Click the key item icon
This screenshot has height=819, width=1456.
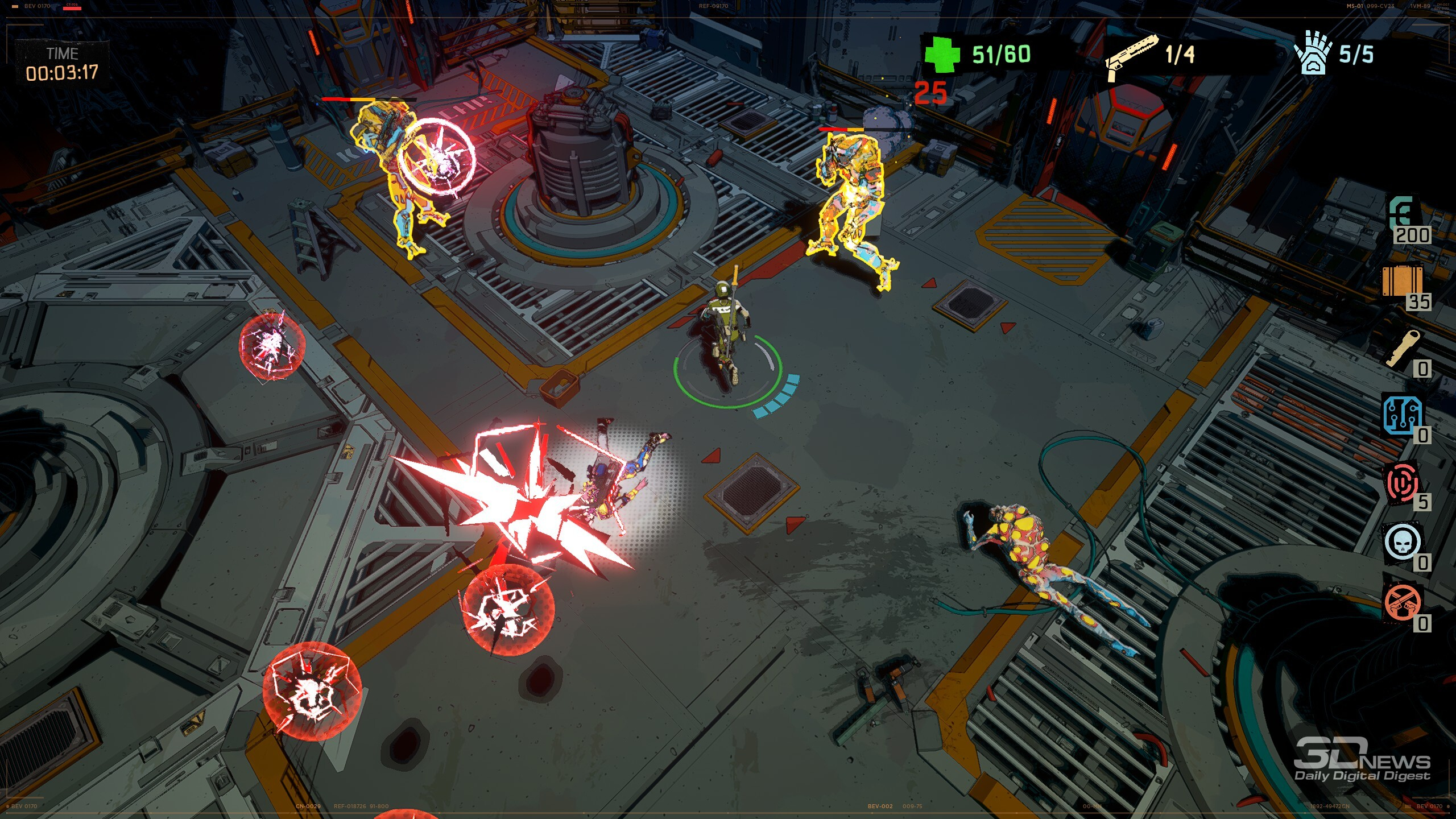[1402, 348]
